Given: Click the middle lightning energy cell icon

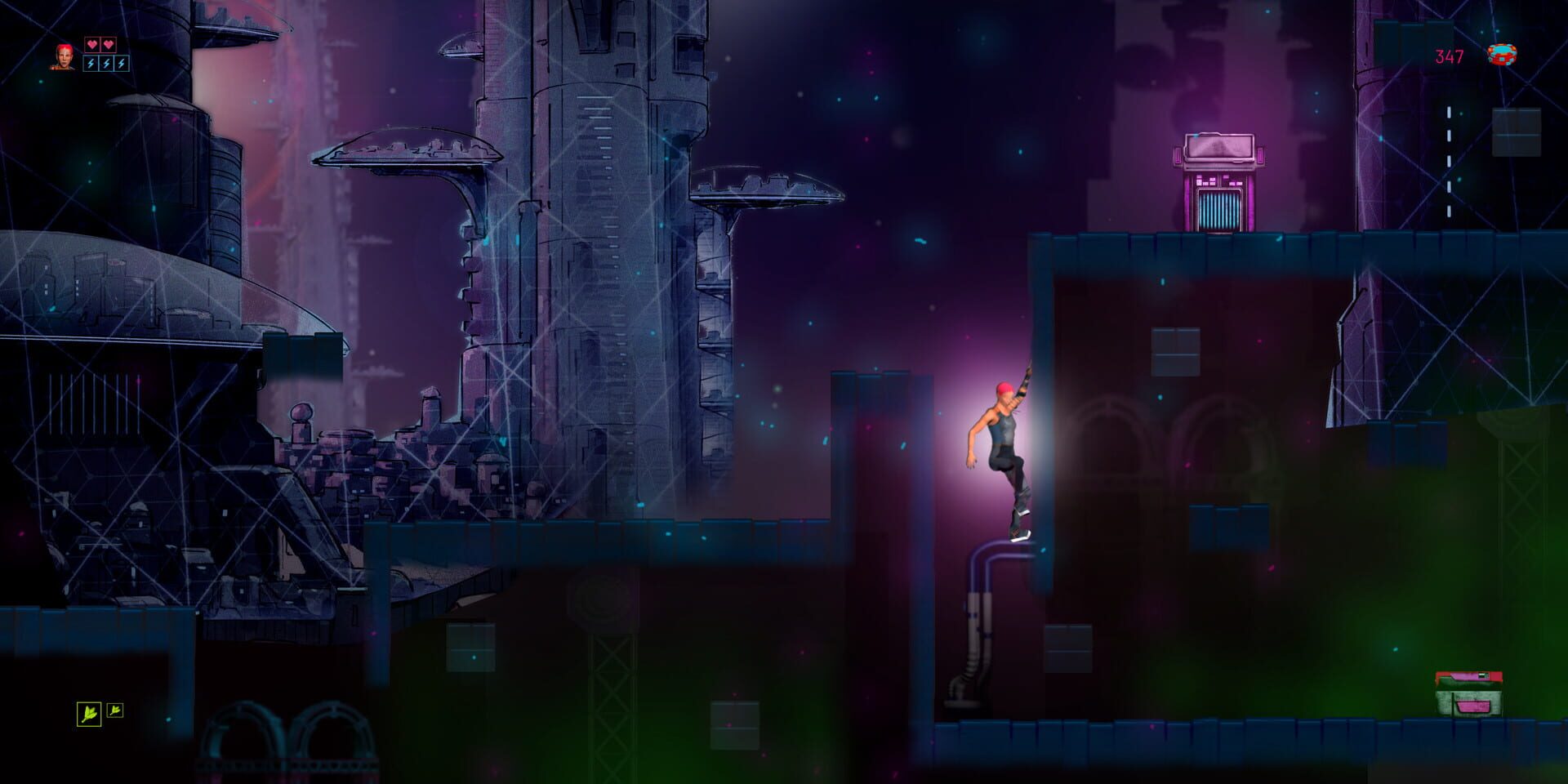Looking at the screenshot, I should pos(106,64).
